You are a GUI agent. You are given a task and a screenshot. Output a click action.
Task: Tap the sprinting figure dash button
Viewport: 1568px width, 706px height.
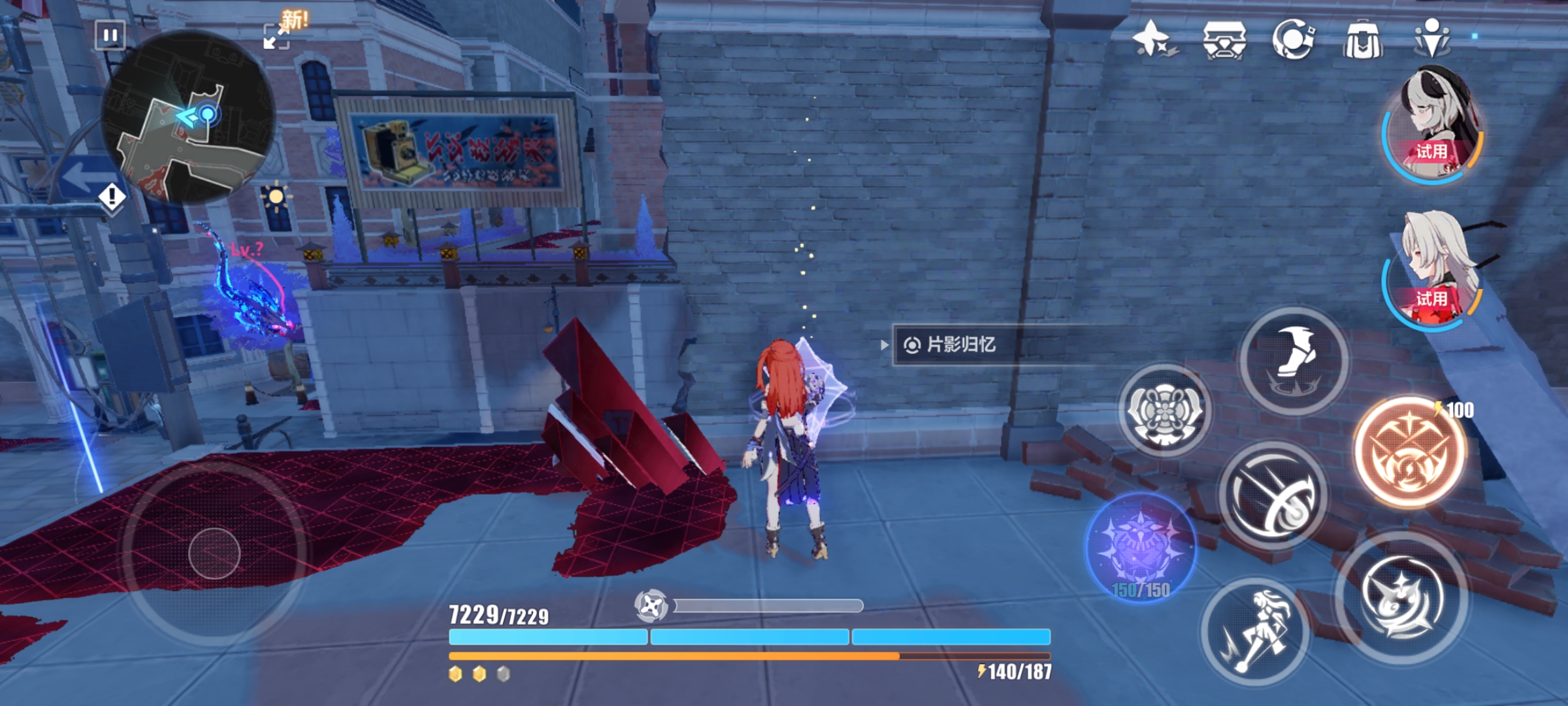point(1255,631)
